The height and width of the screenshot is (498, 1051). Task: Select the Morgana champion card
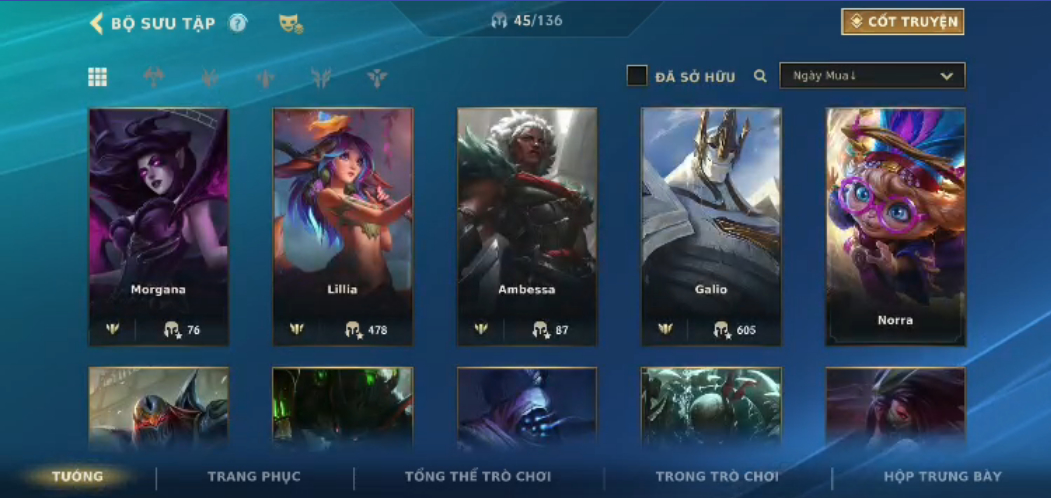(158, 227)
